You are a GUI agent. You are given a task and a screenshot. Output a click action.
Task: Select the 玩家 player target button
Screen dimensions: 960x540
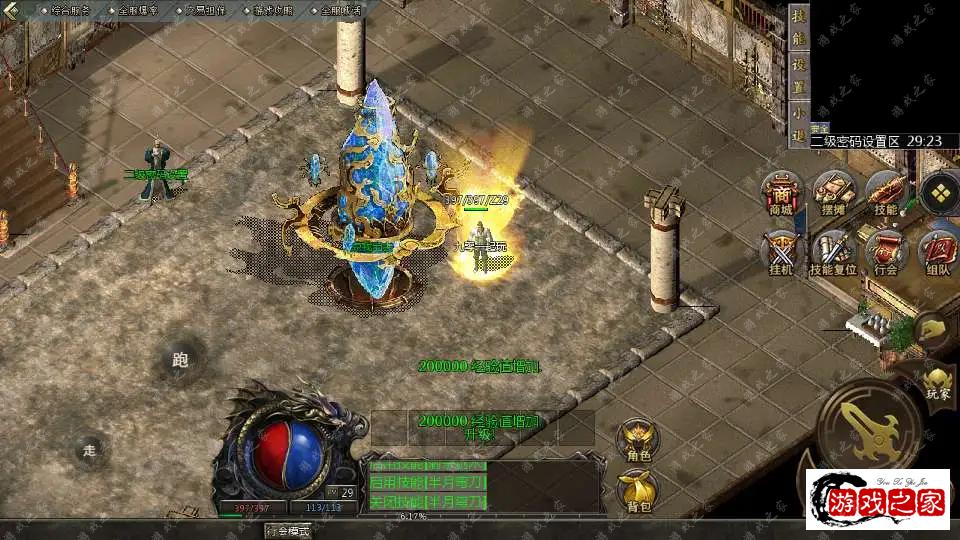[937, 380]
